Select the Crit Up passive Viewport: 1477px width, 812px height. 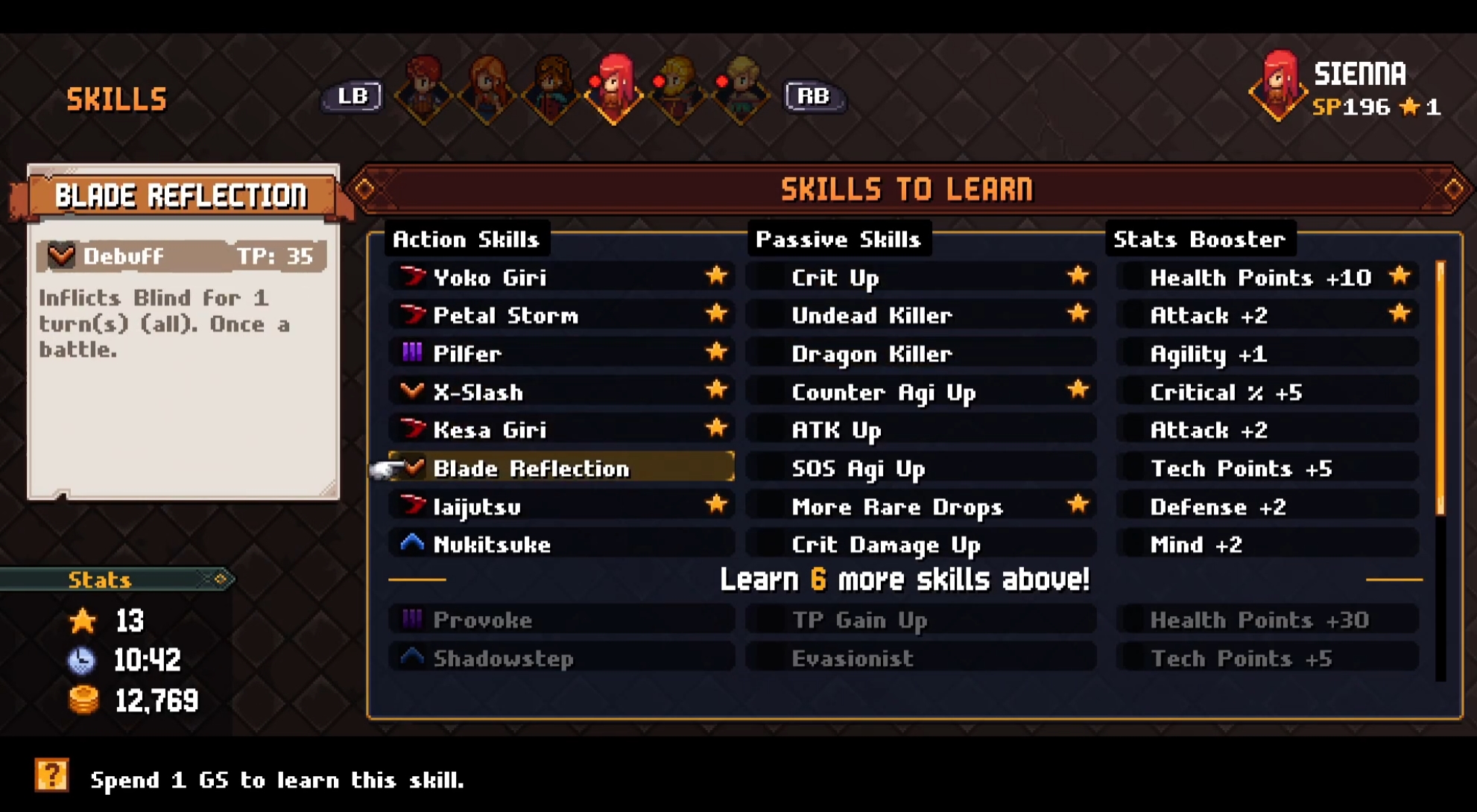point(920,277)
